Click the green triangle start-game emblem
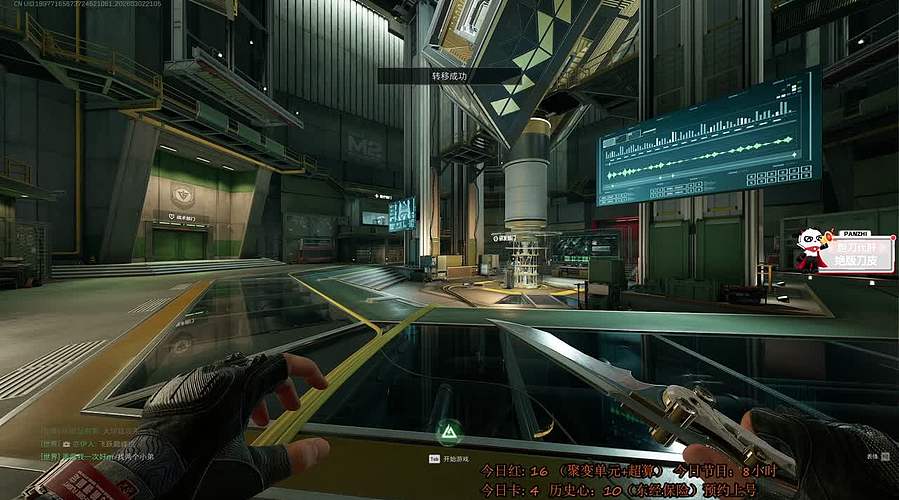 pyautogui.click(x=448, y=432)
